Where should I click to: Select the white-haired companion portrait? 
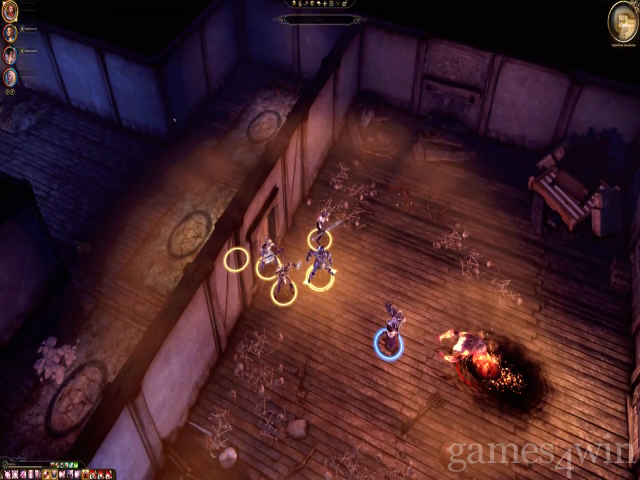click(10, 76)
